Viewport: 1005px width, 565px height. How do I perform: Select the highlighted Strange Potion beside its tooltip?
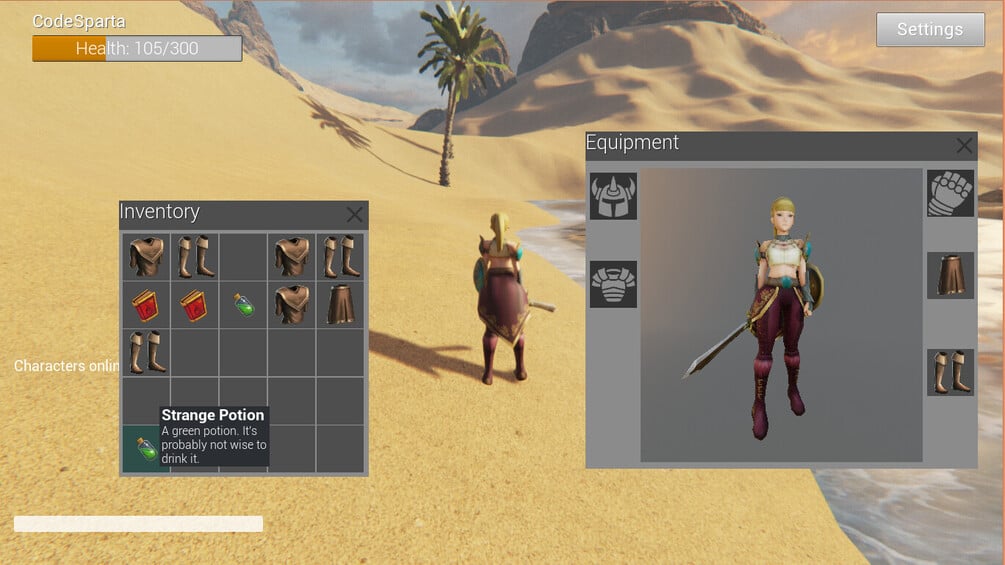(146, 448)
